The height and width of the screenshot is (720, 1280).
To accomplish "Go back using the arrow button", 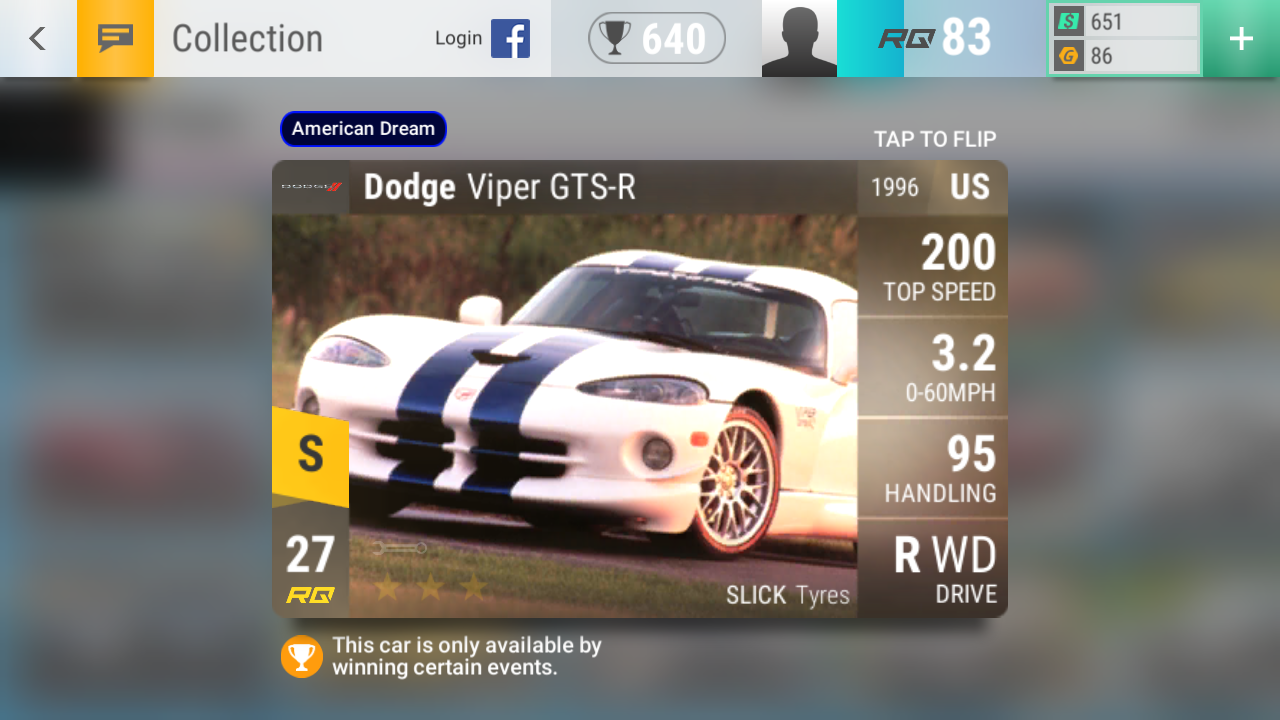I will [37, 38].
